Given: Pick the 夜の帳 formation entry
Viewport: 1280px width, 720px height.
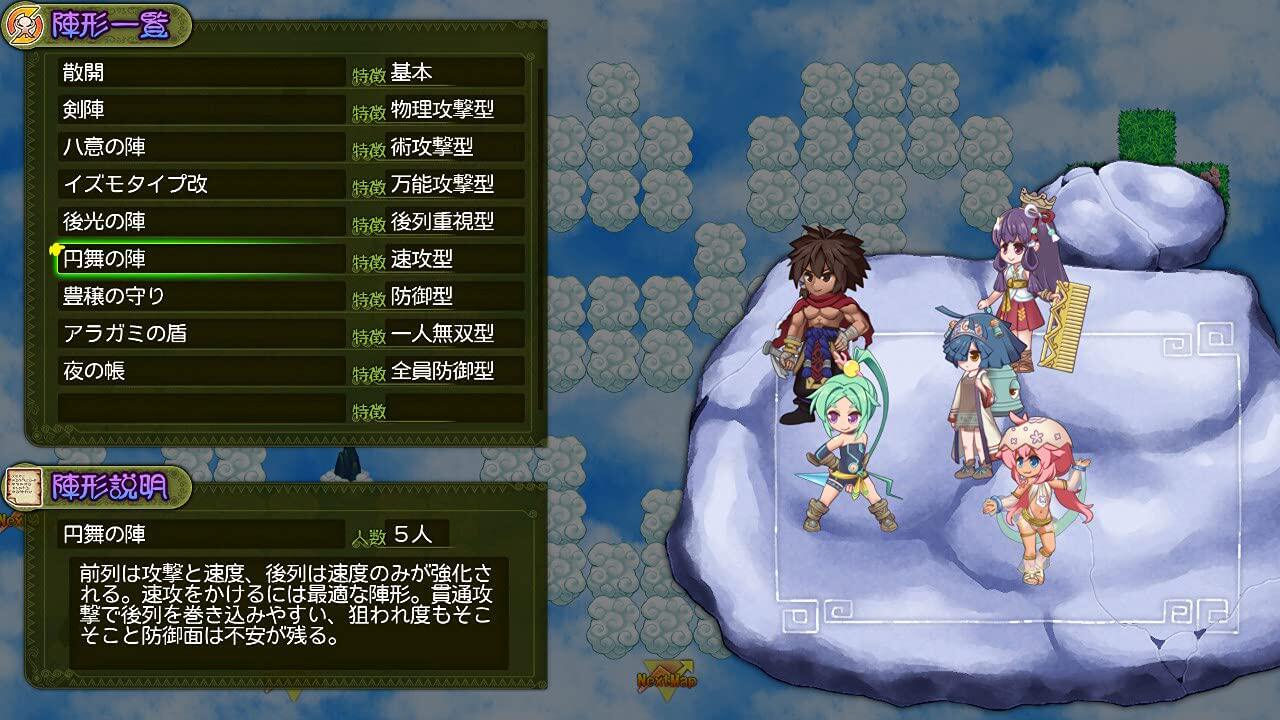Looking at the screenshot, I should click(200, 371).
